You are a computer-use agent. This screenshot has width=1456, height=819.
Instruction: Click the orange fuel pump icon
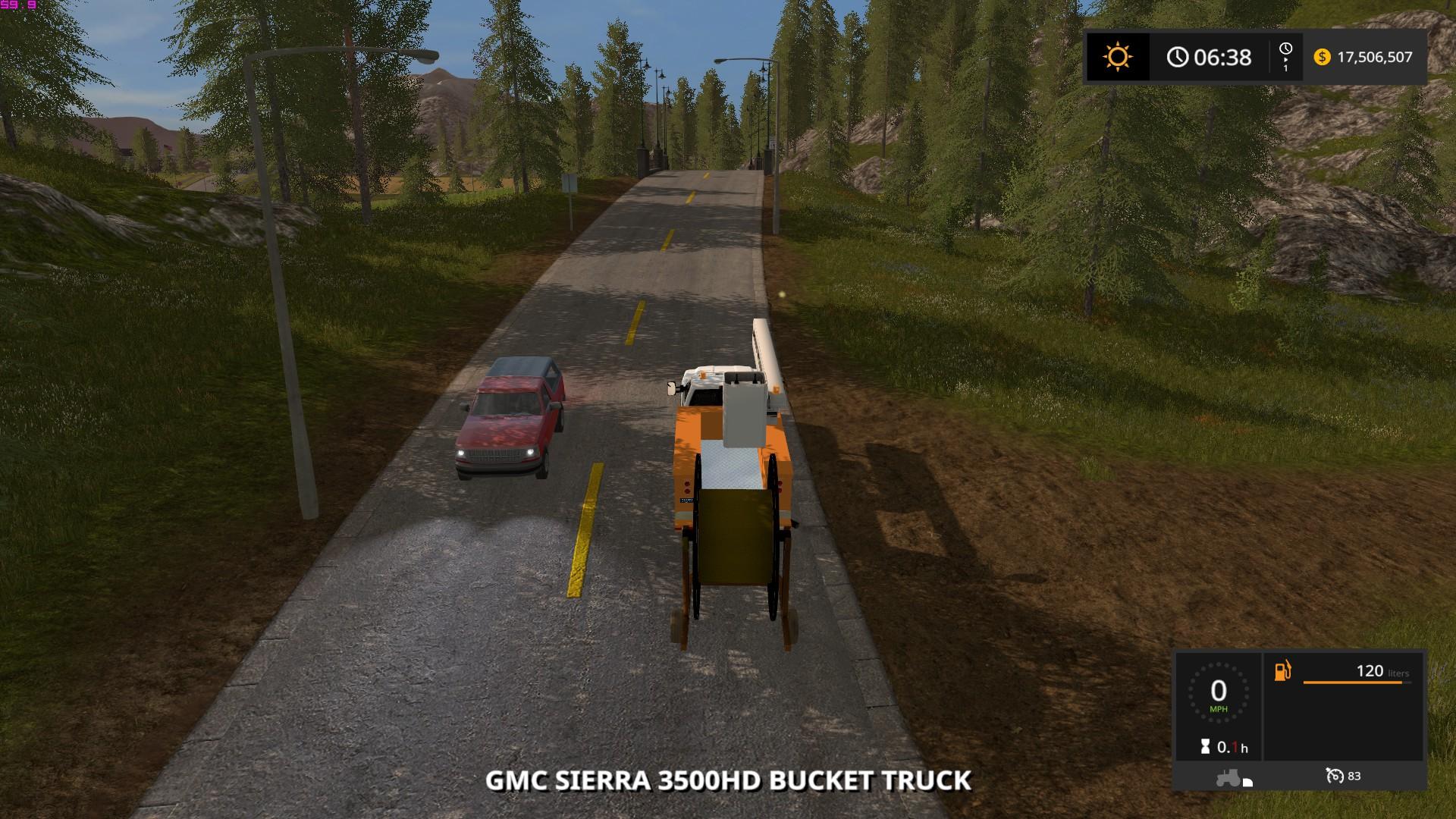click(x=1282, y=671)
